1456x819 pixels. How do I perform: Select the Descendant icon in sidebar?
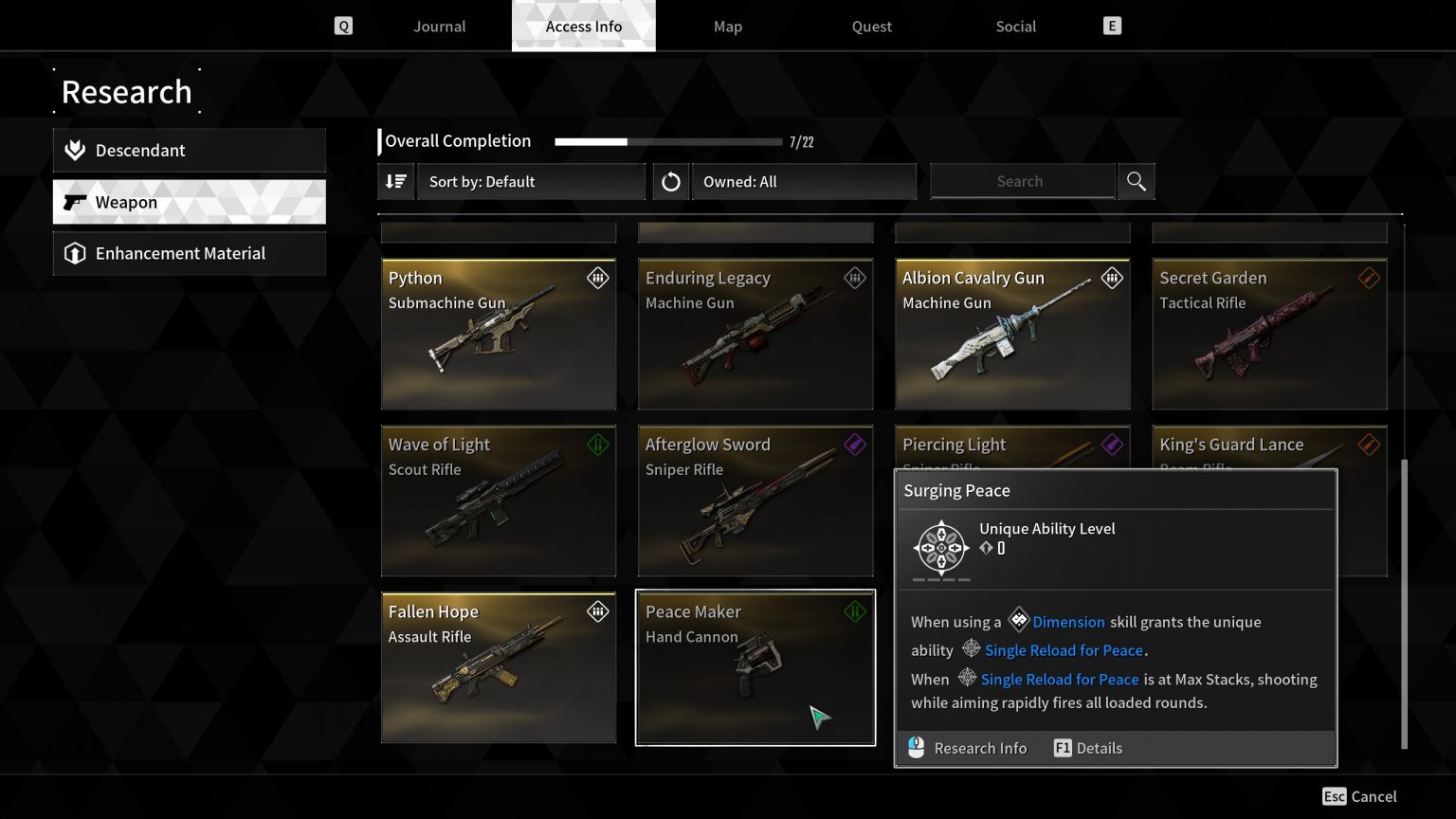74,149
